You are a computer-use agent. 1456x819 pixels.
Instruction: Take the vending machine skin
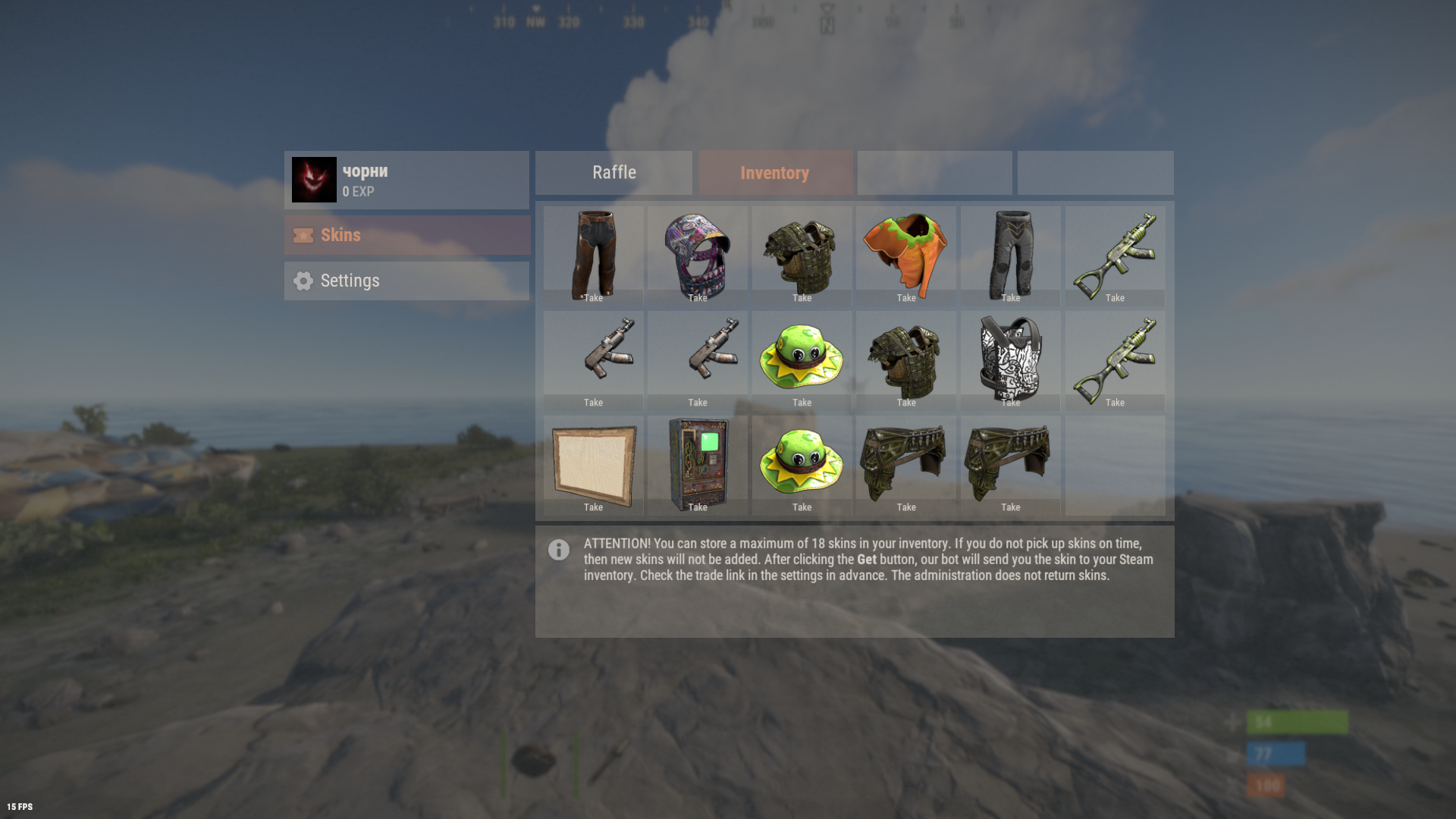click(697, 507)
